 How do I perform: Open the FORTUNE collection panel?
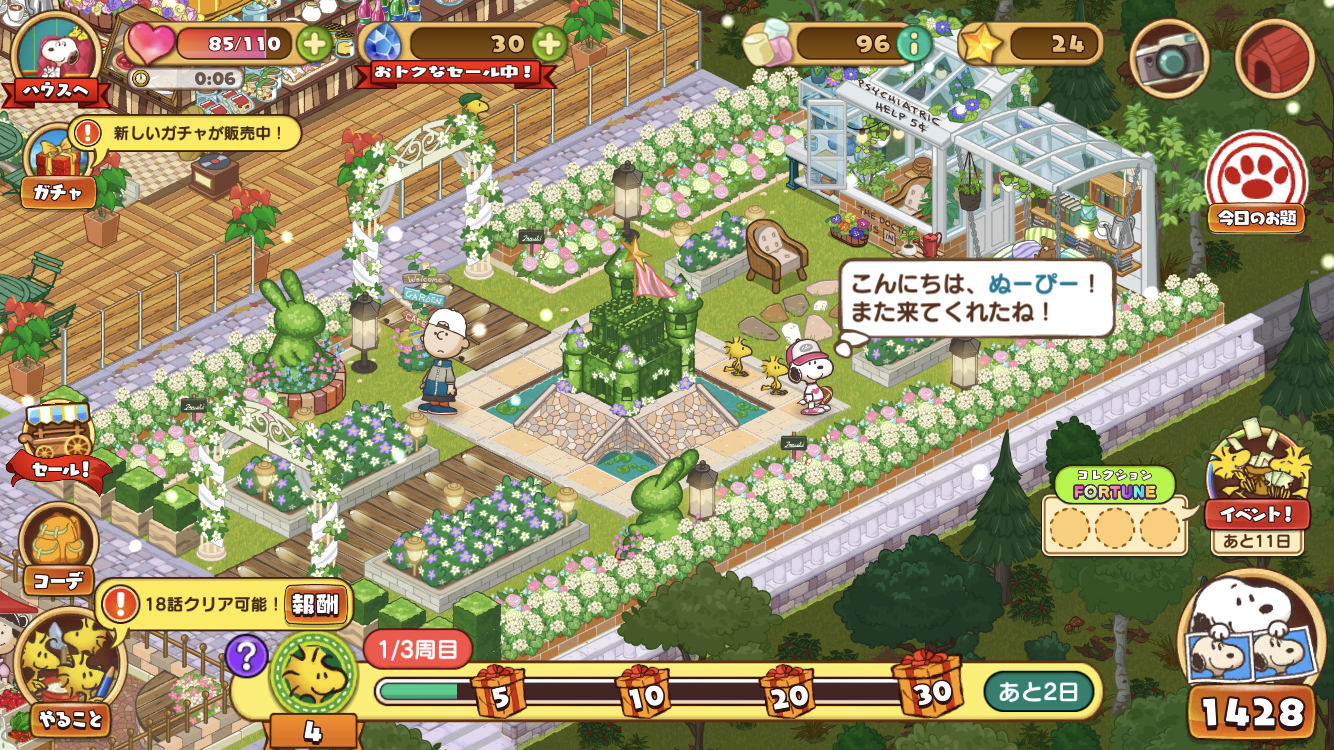tap(1115, 513)
